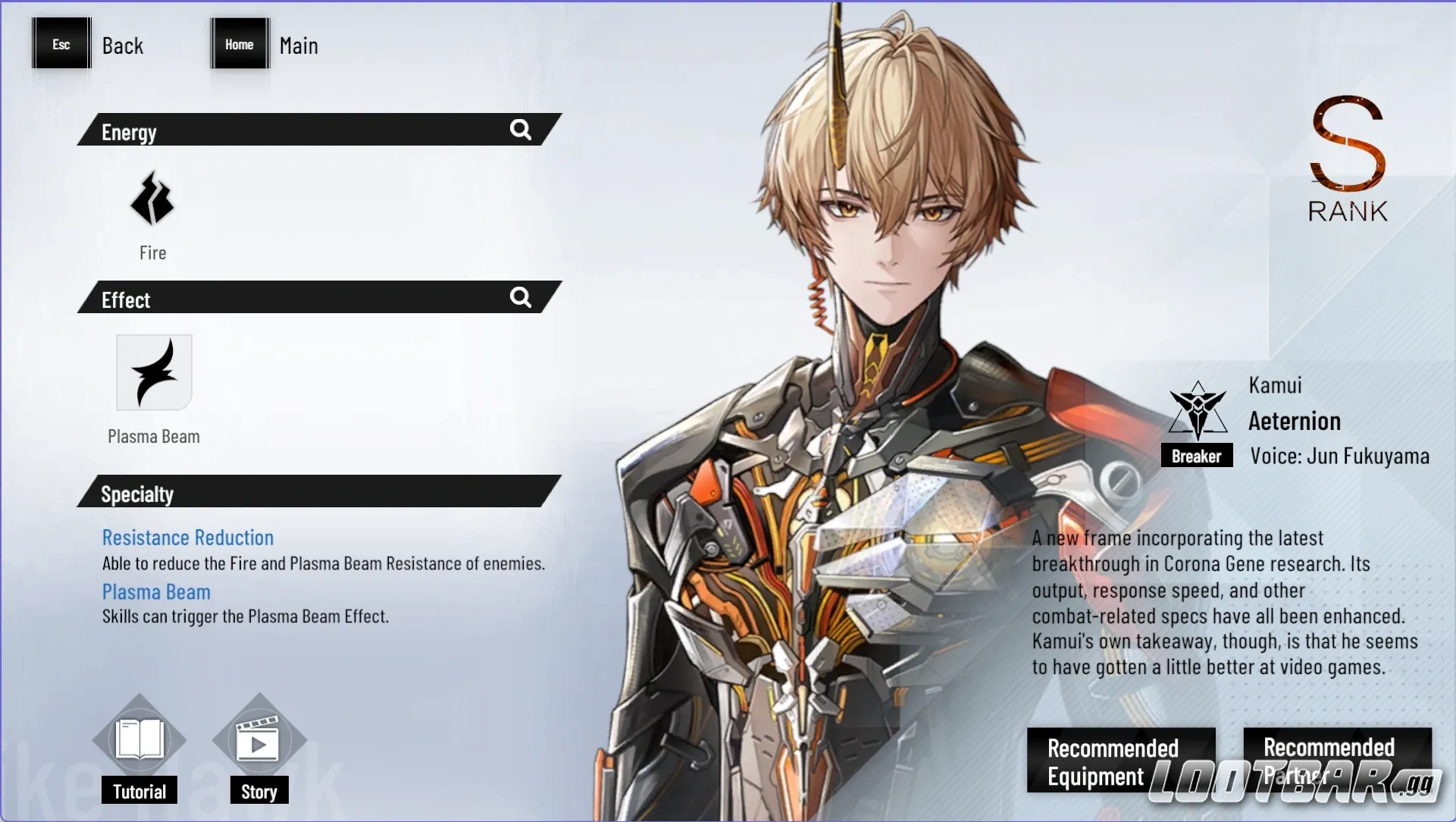Open Recommended Equipment

[1119, 761]
